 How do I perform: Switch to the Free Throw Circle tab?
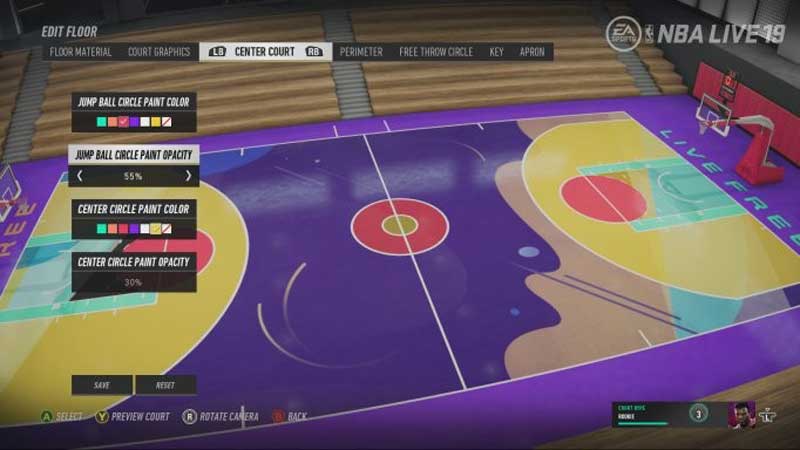click(435, 51)
